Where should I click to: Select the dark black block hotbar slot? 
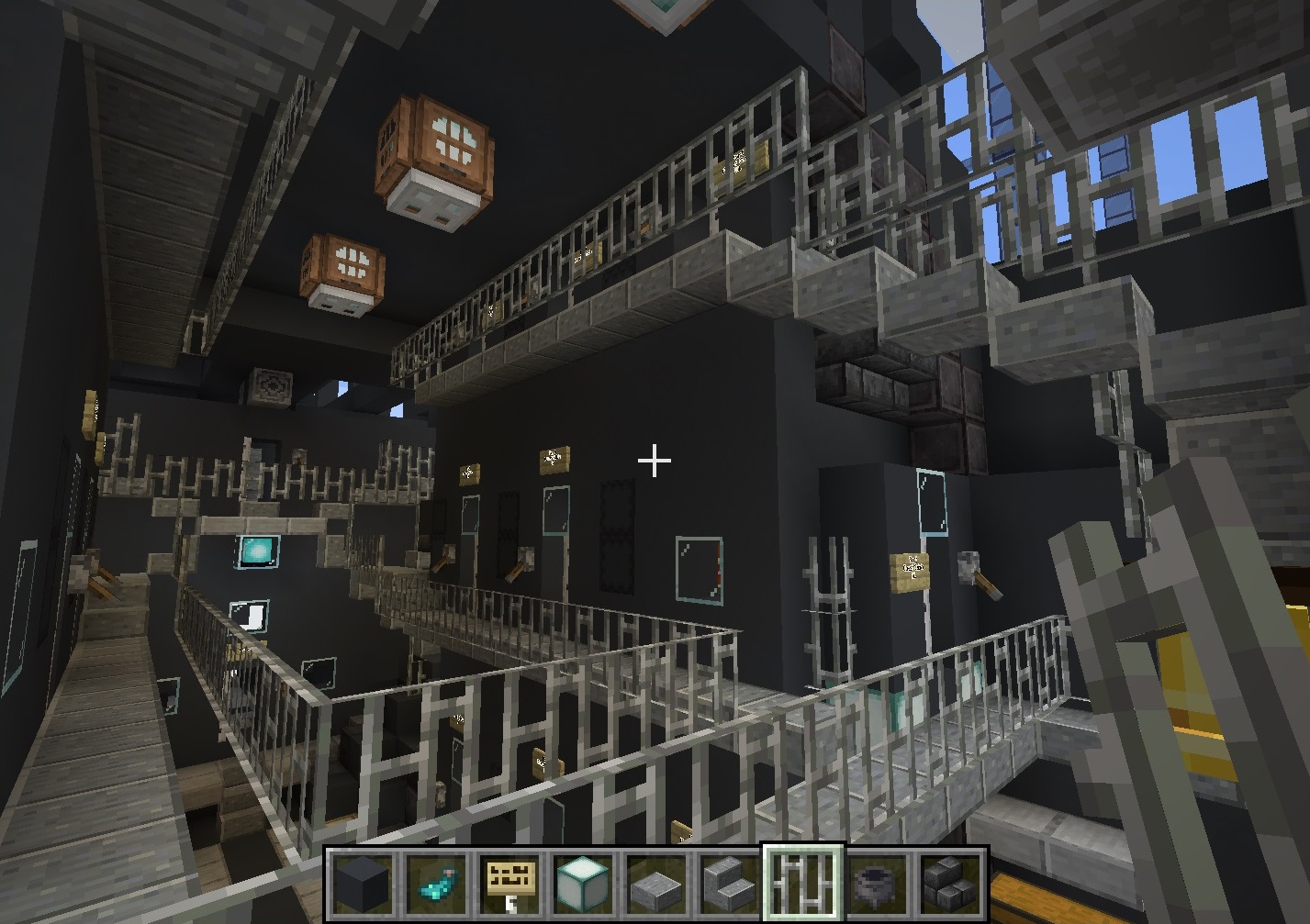363,884
